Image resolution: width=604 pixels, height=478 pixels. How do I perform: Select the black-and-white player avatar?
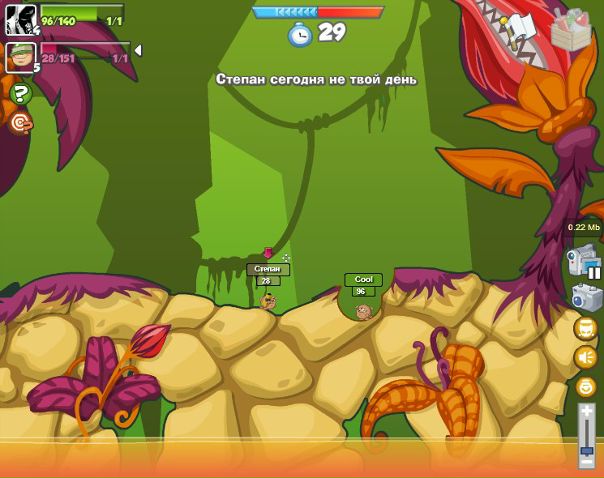click(x=20, y=19)
